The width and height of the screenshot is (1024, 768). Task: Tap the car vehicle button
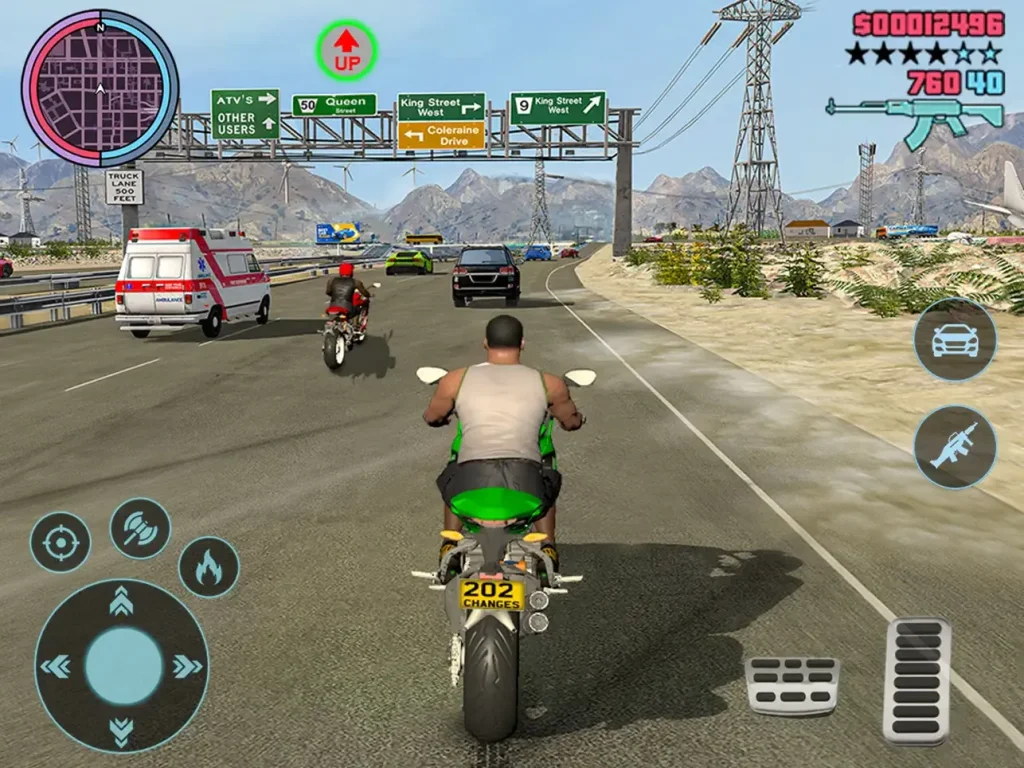pyautogui.click(x=955, y=339)
